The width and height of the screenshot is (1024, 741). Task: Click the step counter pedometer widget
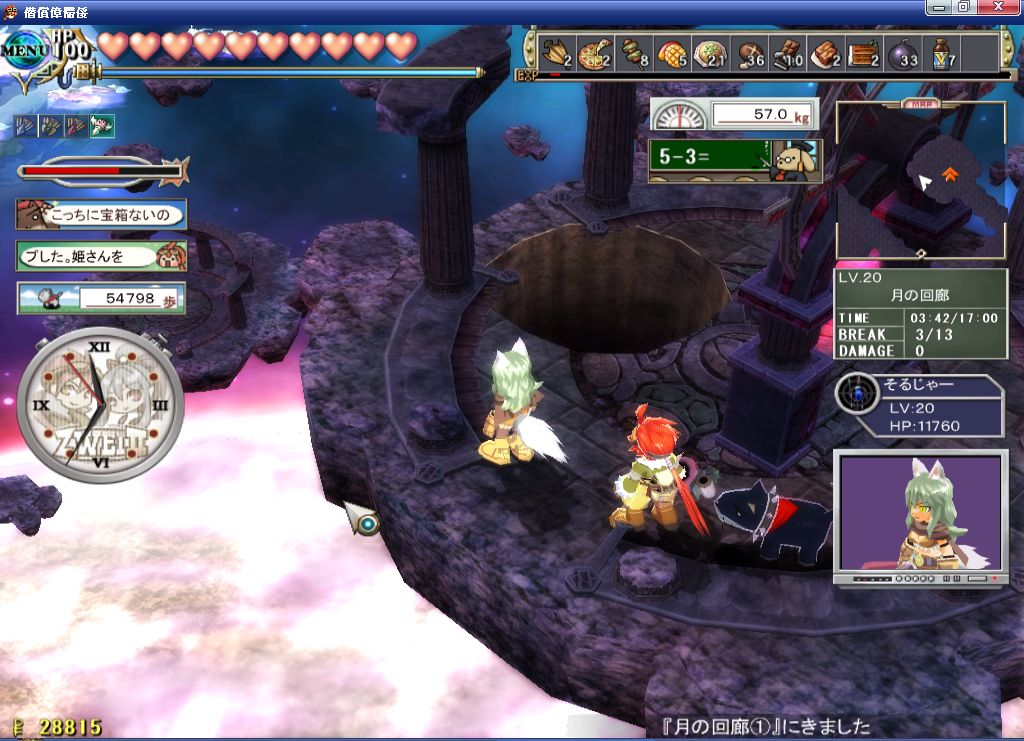[101, 298]
